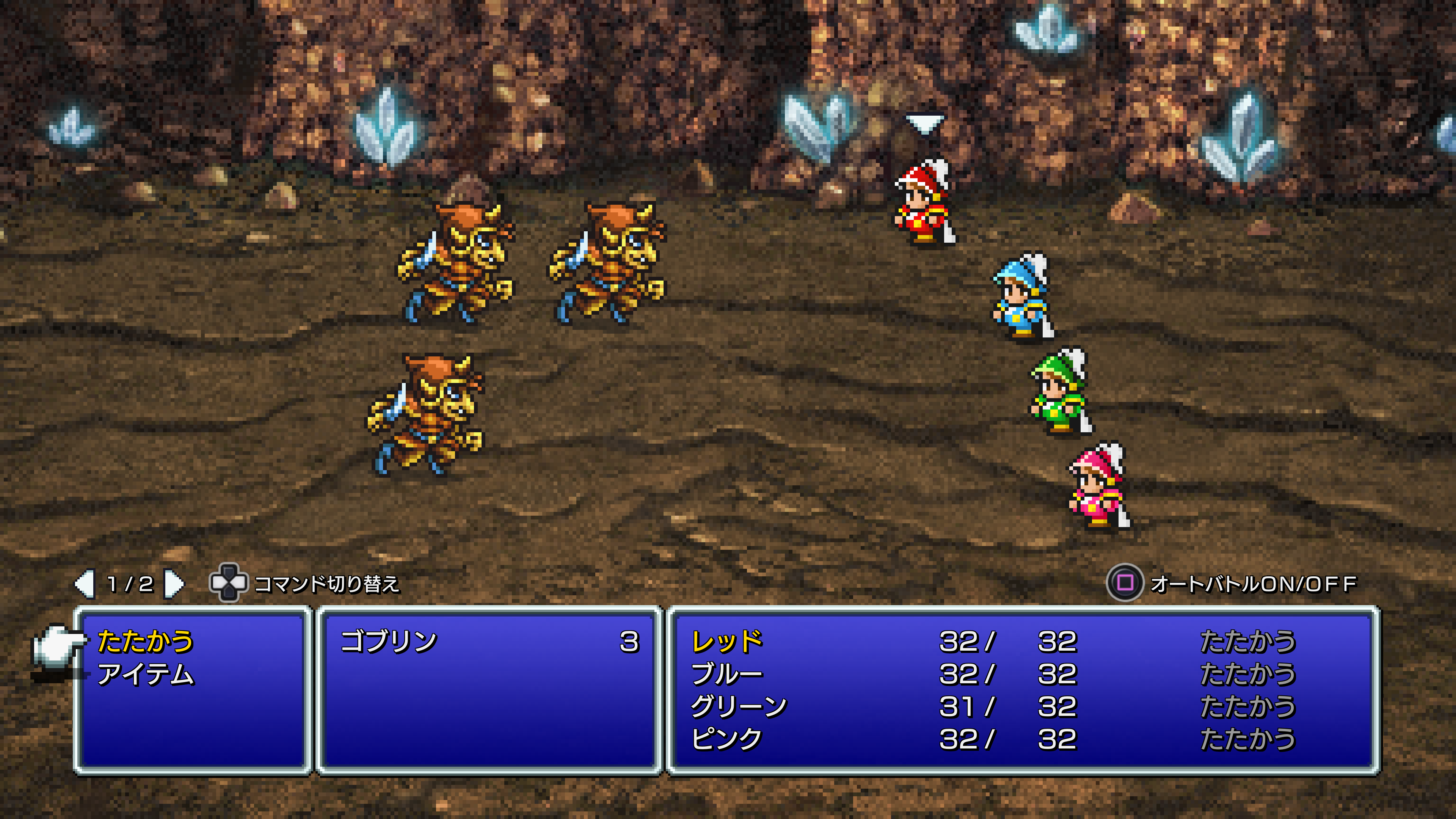The height and width of the screenshot is (819, 1456).
Task: Choose ピンク in the party status window
Action: 727,739
